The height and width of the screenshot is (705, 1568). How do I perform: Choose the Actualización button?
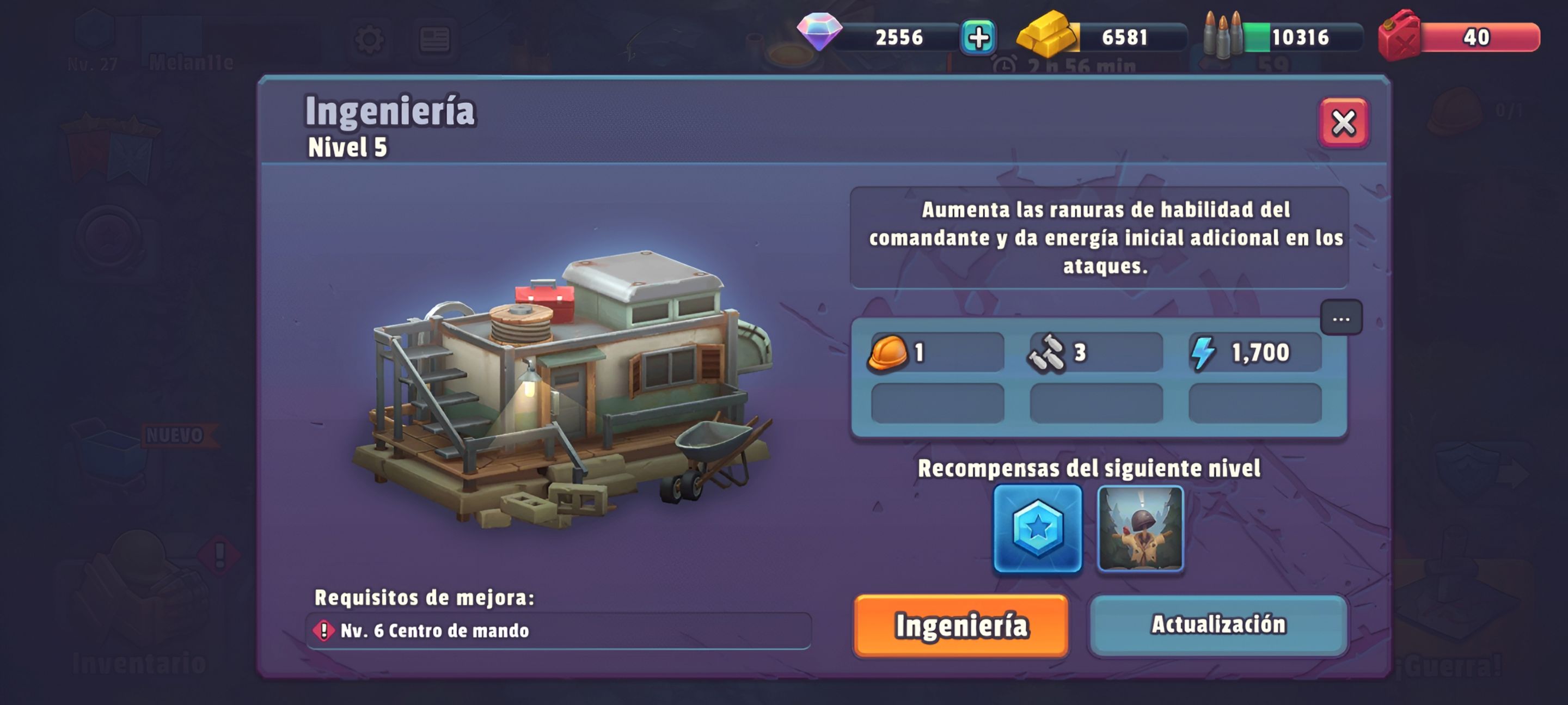click(1218, 624)
